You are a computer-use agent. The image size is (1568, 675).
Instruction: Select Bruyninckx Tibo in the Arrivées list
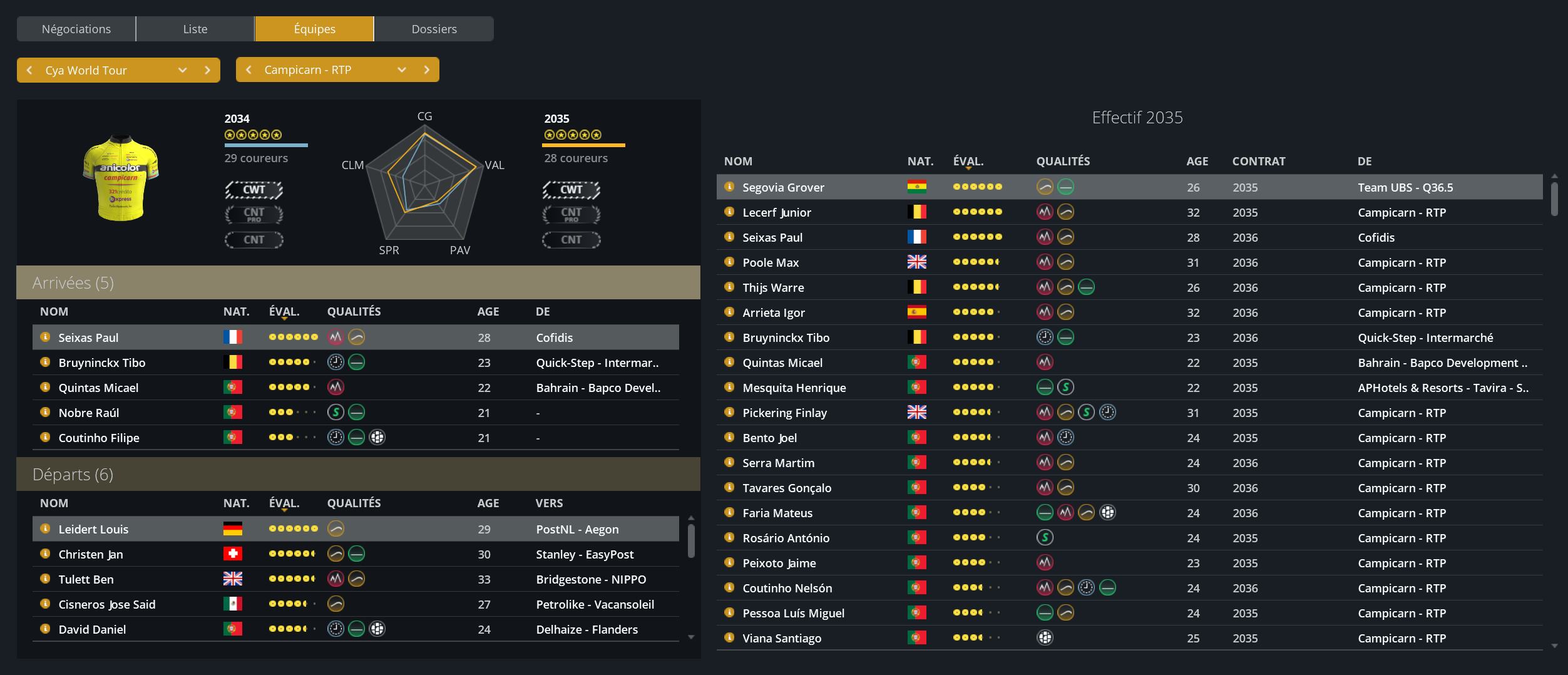(101, 363)
